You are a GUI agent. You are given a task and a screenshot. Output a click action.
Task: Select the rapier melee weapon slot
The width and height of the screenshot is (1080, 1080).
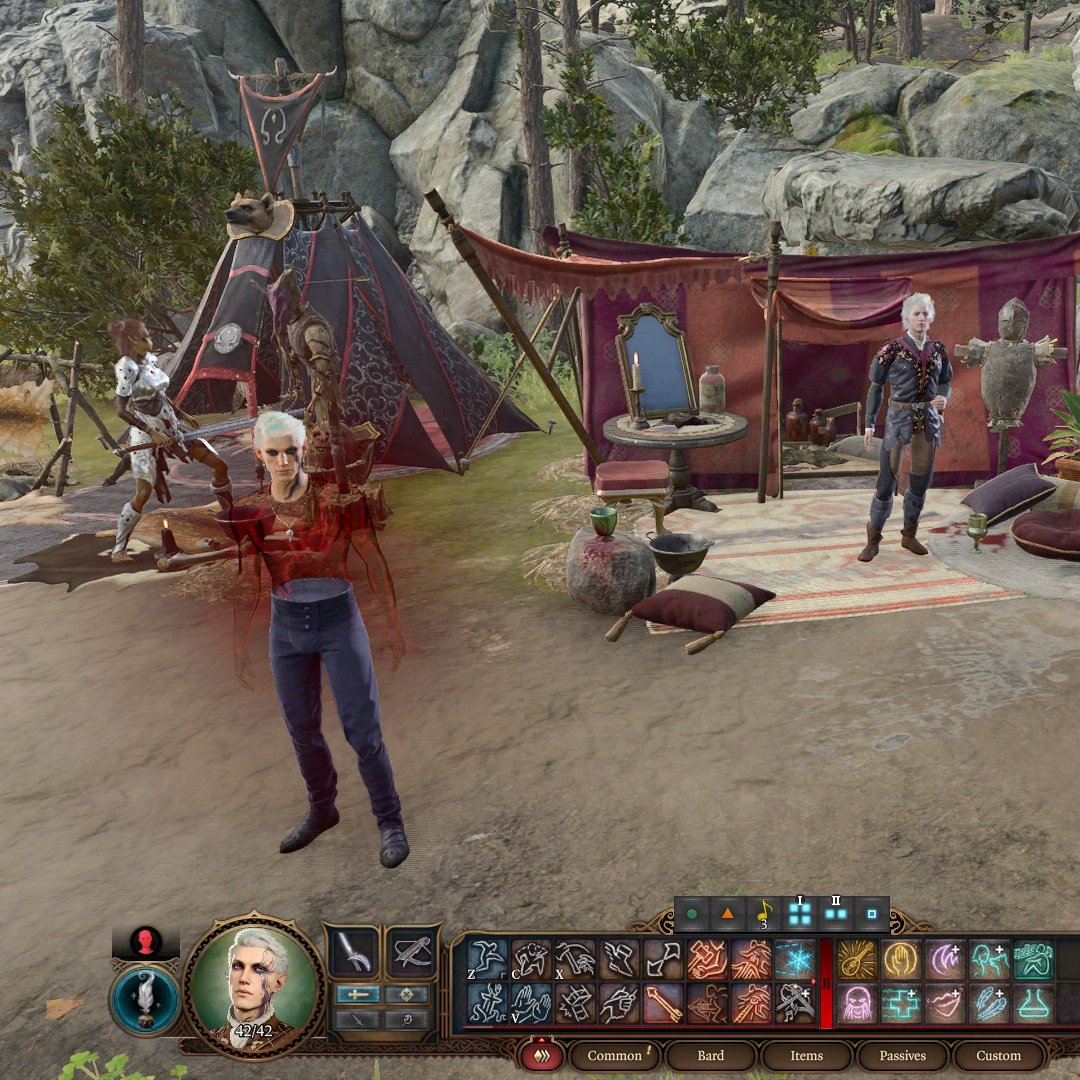(x=354, y=952)
